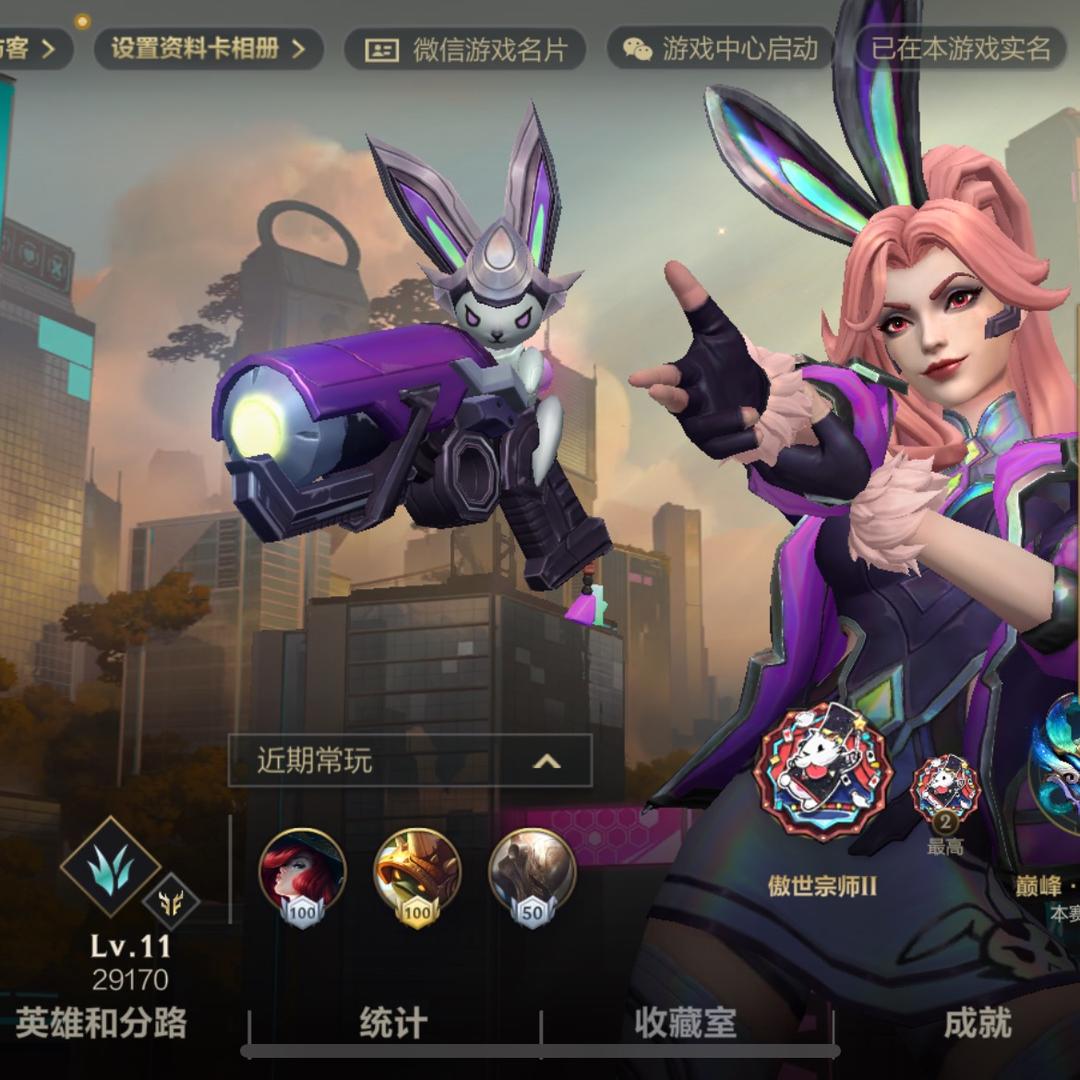Click the teal crystal level emblem
The width and height of the screenshot is (1080, 1080).
pos(110,866)
